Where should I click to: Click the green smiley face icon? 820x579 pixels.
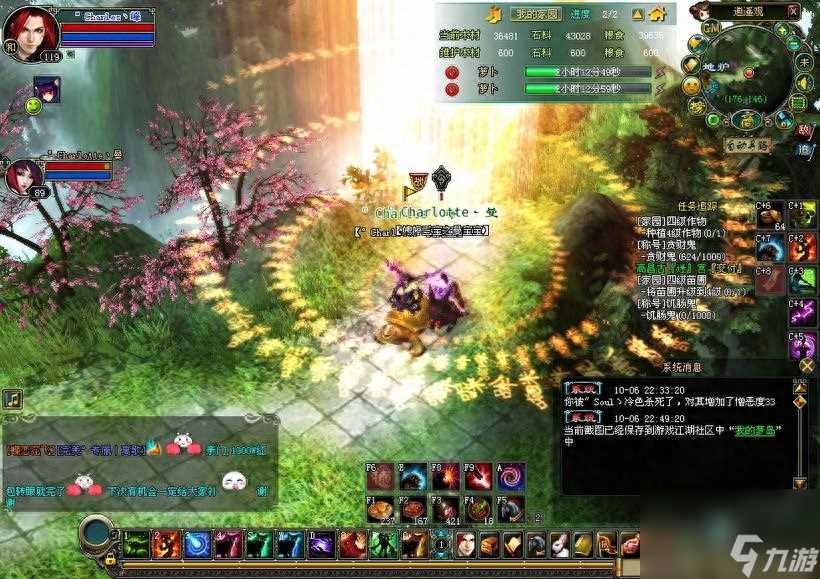33,104
